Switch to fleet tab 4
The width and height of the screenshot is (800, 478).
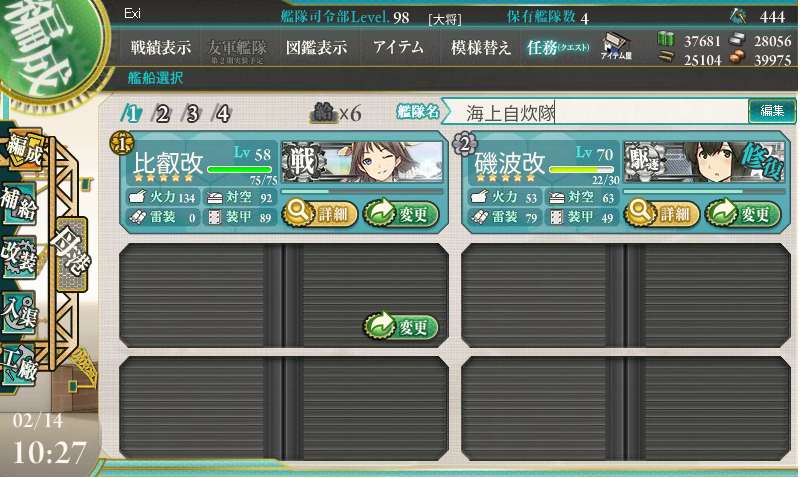223,113
